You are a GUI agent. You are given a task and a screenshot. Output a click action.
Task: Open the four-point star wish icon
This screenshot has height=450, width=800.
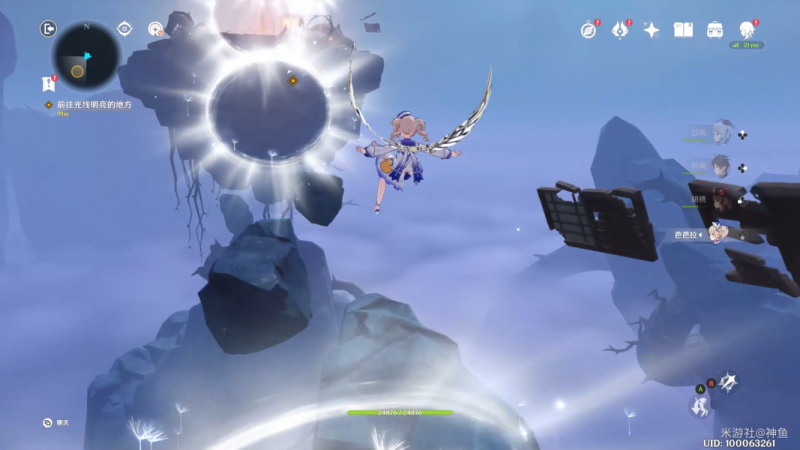(651, 30)
